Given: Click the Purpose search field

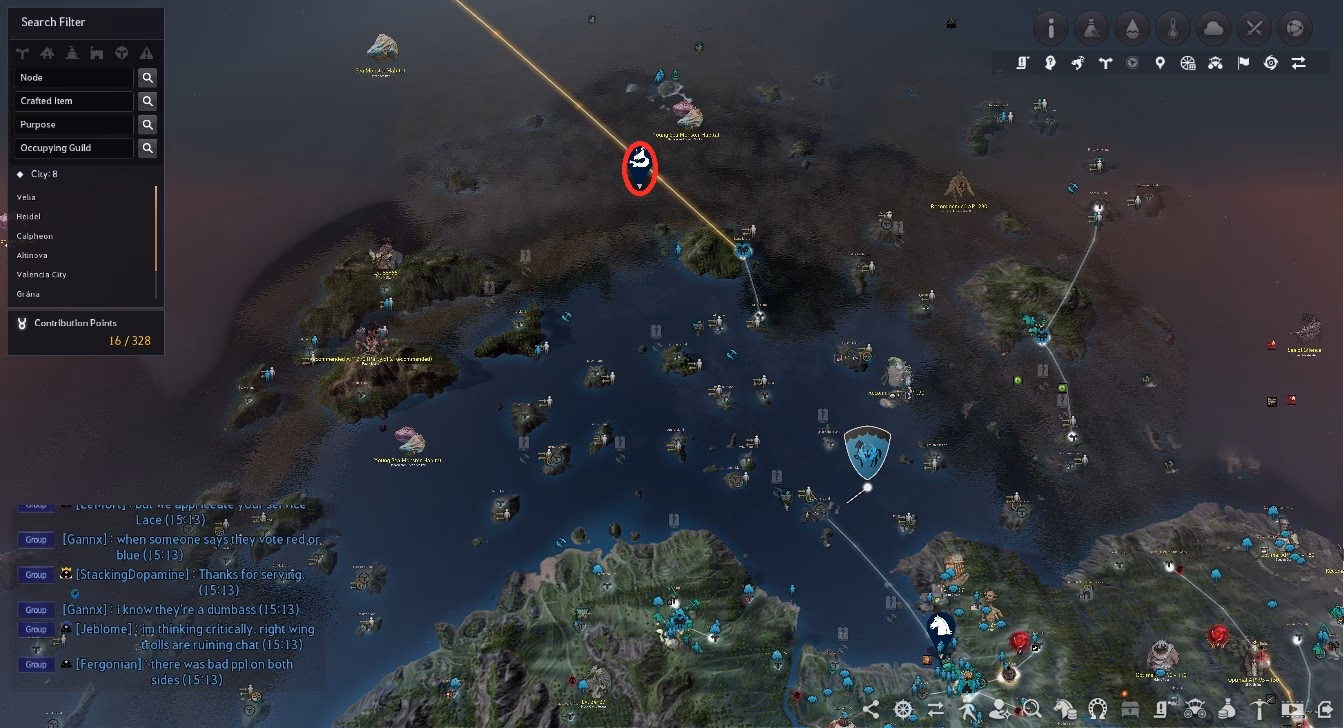Looking at the screenshot, I should [x=73, y=125].
